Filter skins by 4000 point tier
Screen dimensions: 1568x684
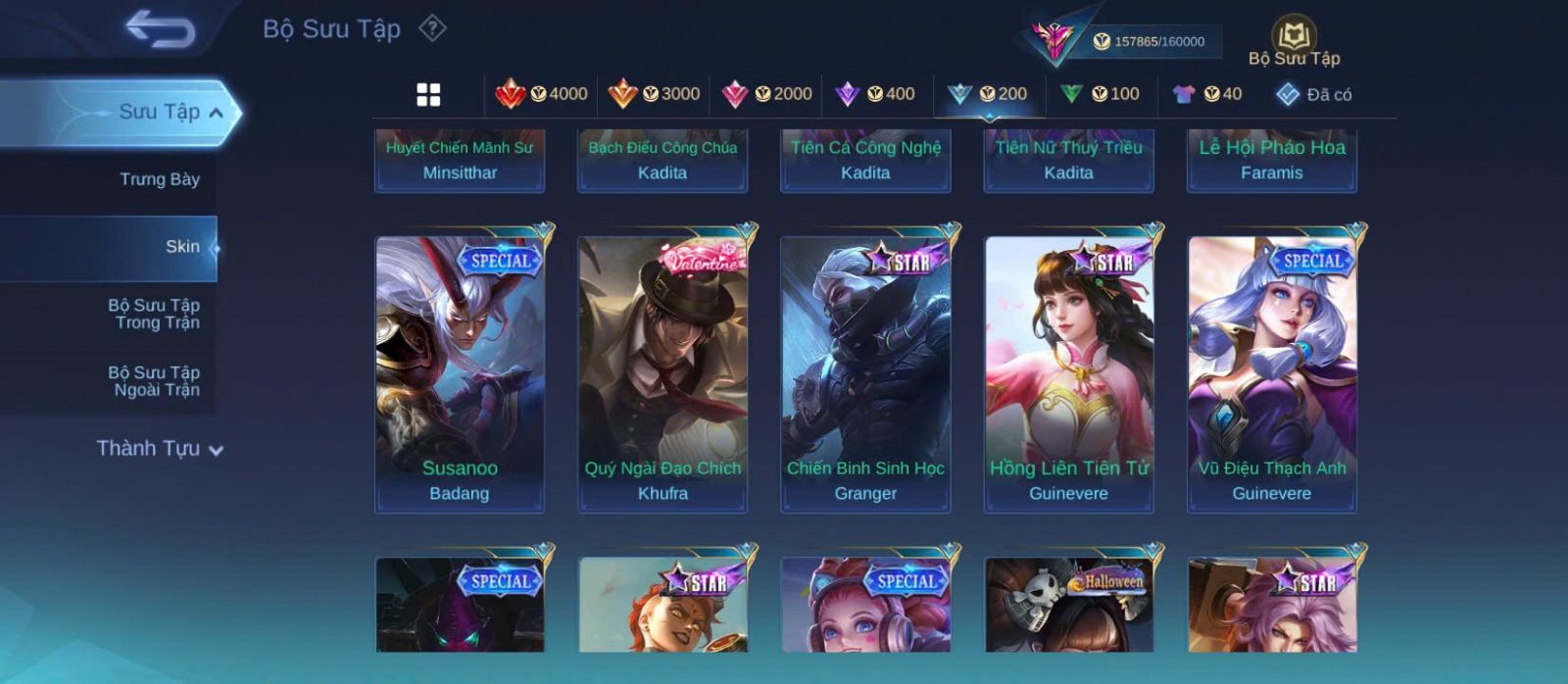coord(542,94)
